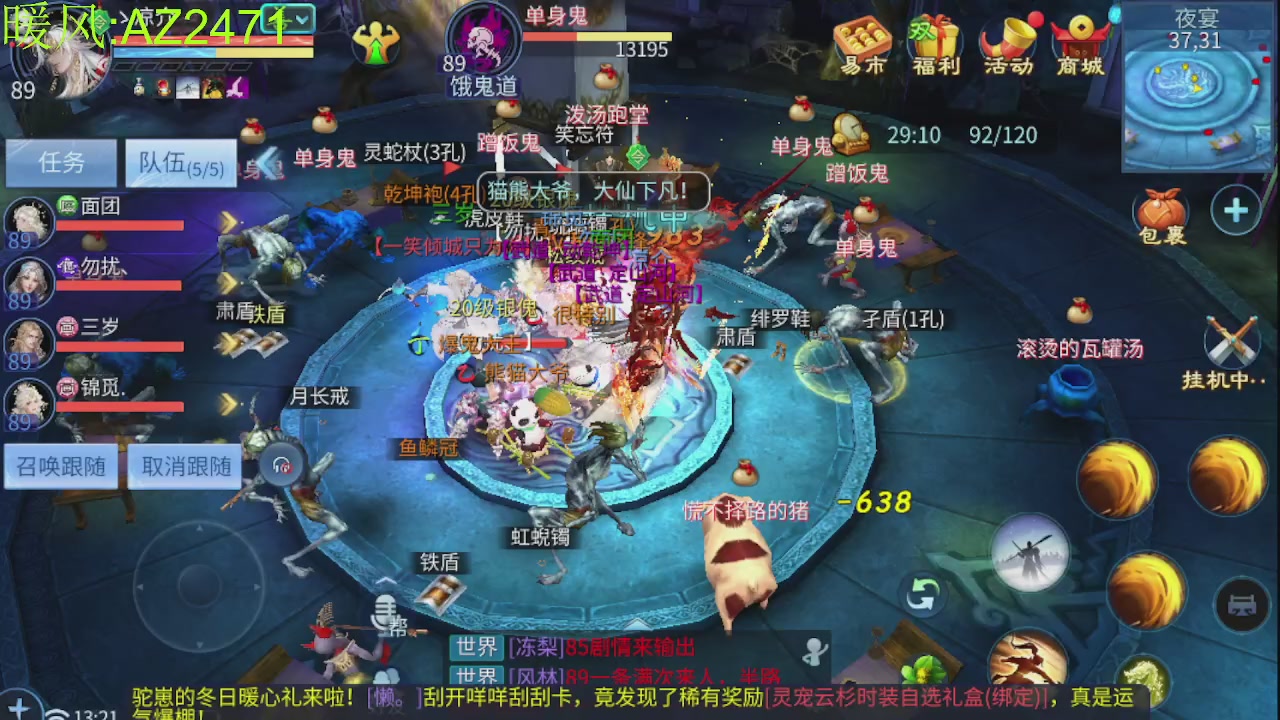Select party member 面团's avatar
The height and width of the screenshot is (720, 1280).
tap(28, 222)
